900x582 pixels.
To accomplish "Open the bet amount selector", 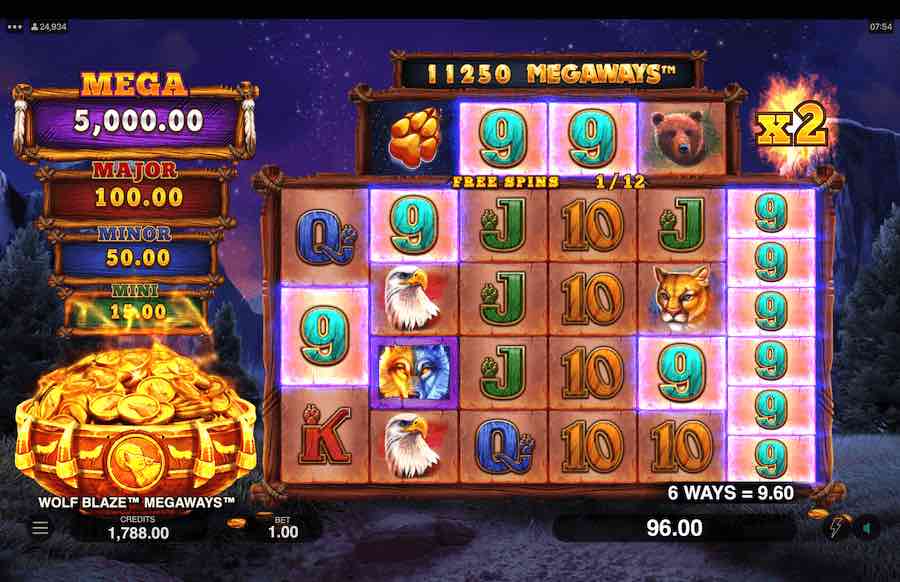I will tap(281, 527).
